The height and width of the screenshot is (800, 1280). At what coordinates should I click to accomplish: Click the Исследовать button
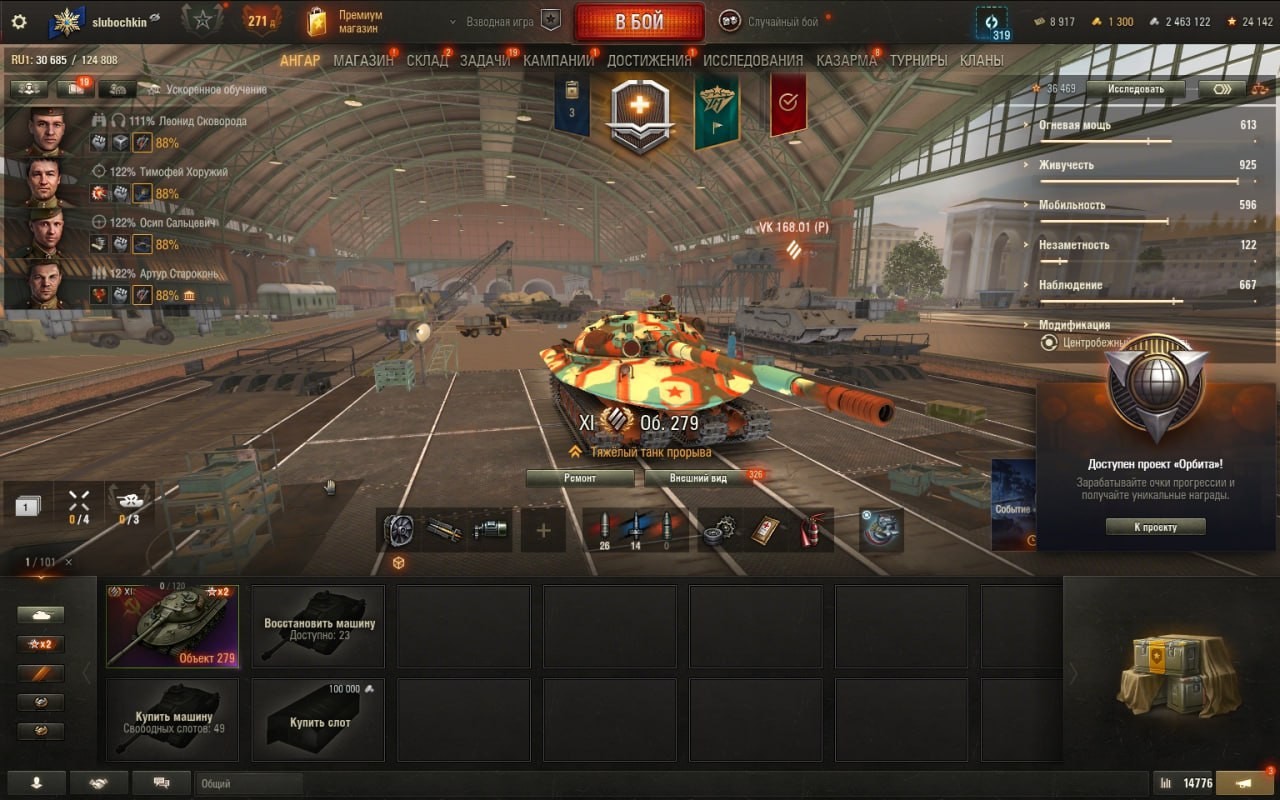pyautogui.click(x=1135, y=89)
